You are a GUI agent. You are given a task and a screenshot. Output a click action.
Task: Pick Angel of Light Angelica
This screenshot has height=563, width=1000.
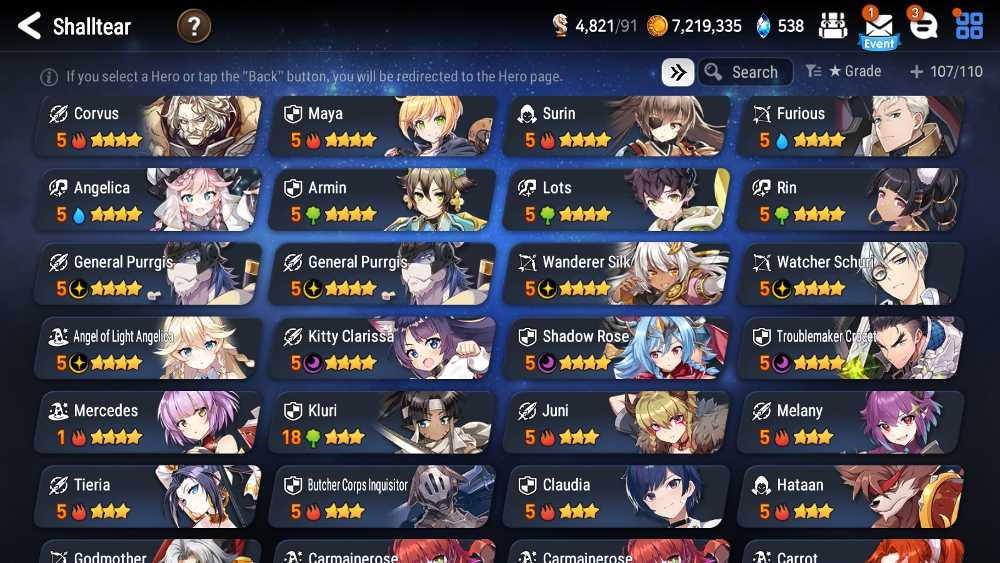tap(150, 348)
